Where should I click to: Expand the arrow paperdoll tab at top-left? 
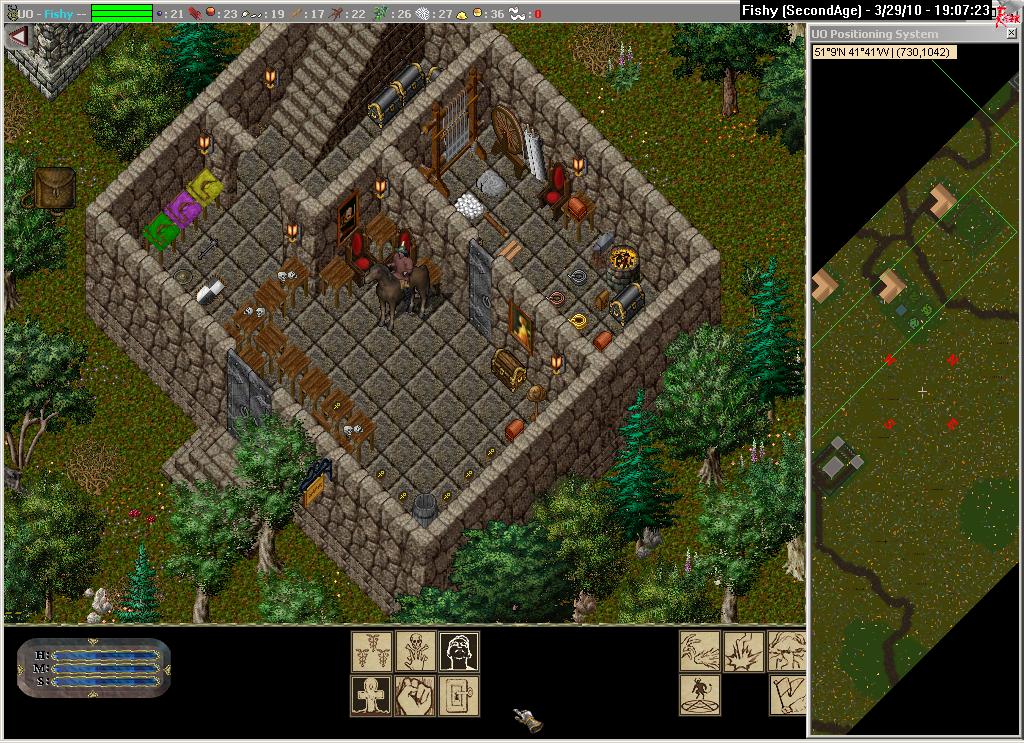tap(16, 36)
